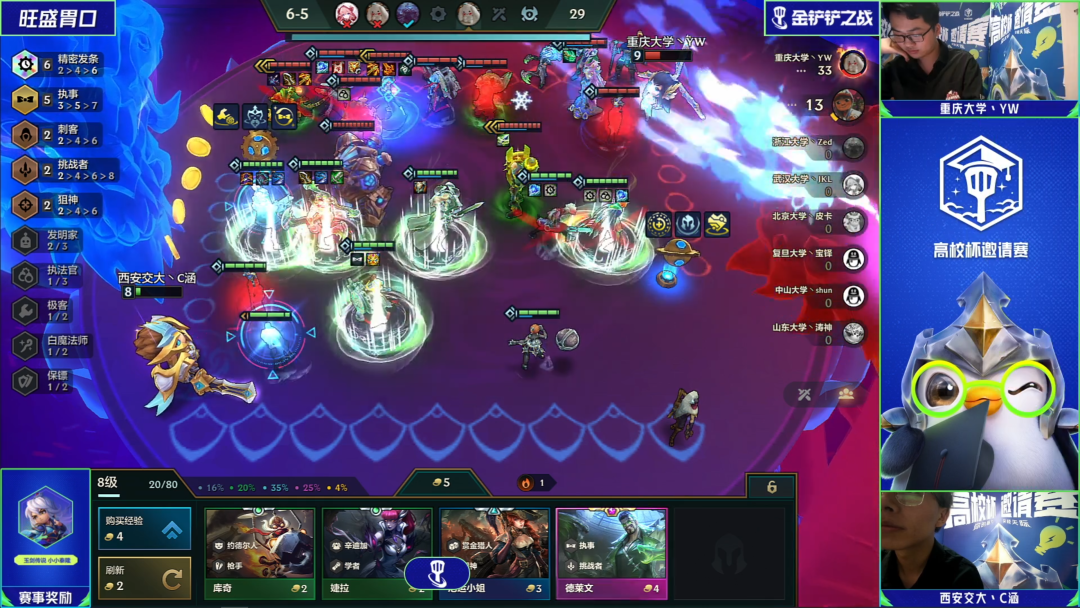
Task: Toggle the shop lock icon
Action: pos(771,487)
